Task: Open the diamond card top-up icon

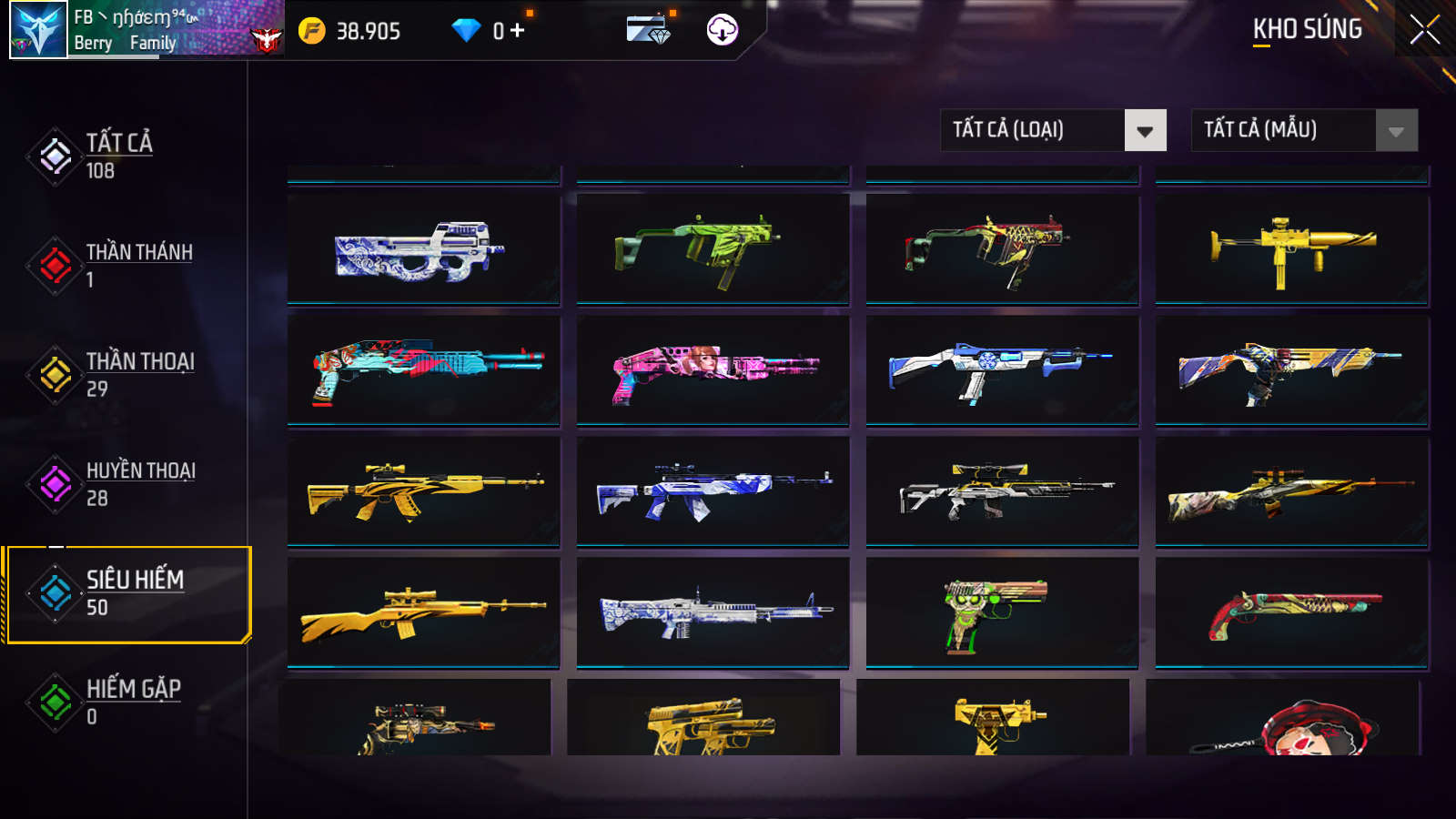Action: coord(649,30)
